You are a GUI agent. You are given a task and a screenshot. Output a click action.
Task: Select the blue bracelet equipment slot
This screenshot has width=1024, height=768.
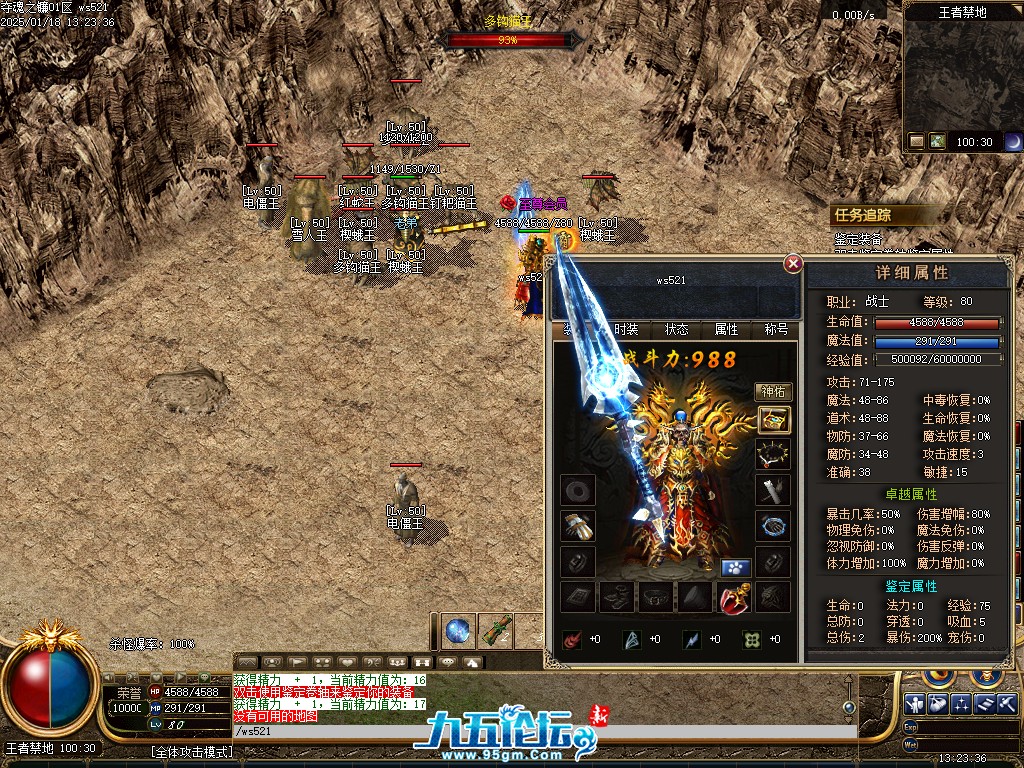(774, 525)
